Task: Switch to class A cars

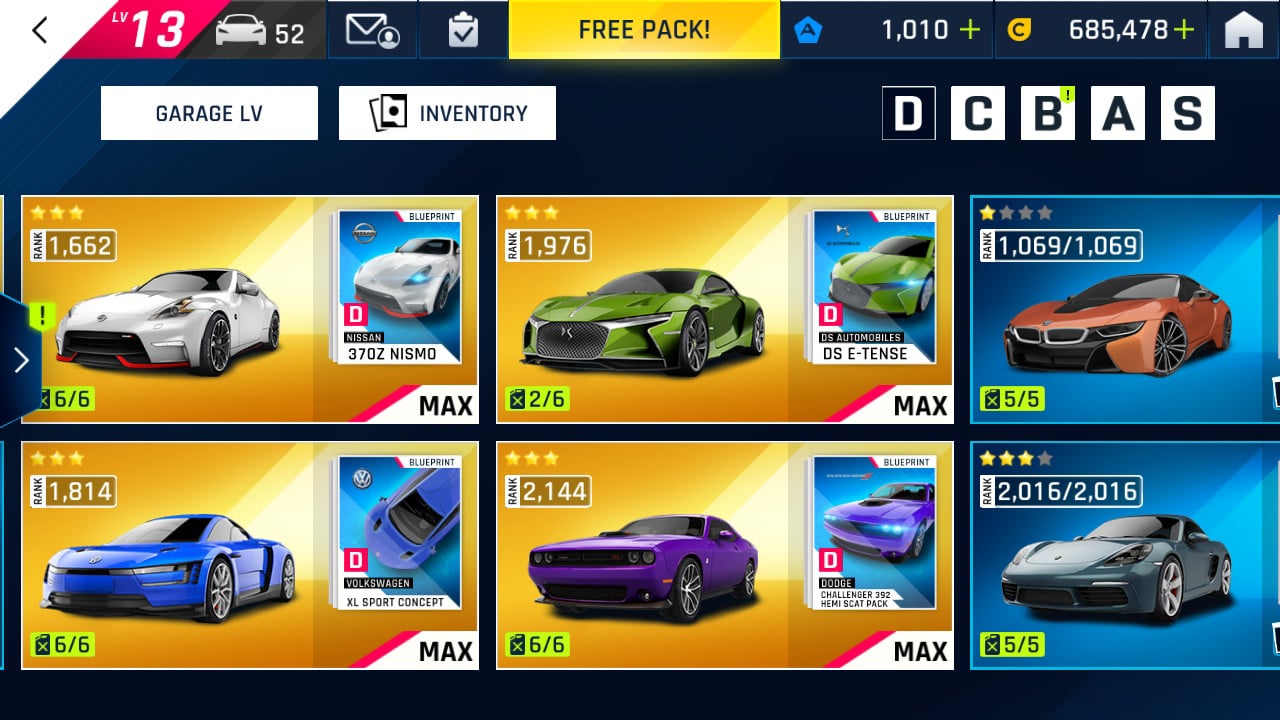Action: (x=1117, y=113)
